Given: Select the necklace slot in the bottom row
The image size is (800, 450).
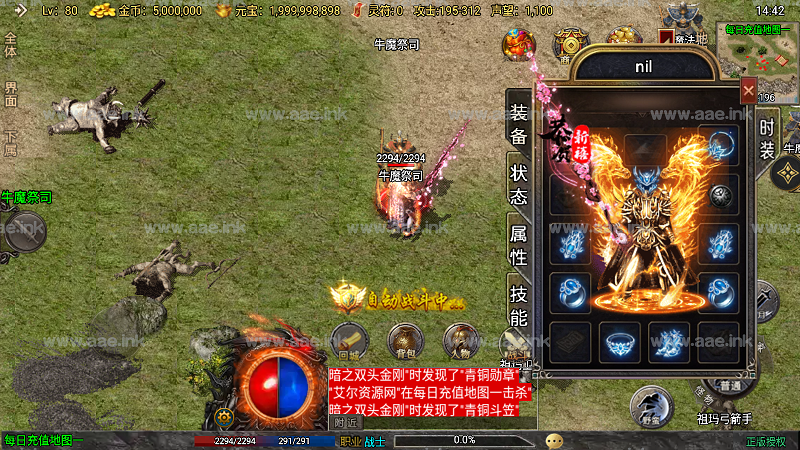Looking at the screenshot, I should (620, 342).
